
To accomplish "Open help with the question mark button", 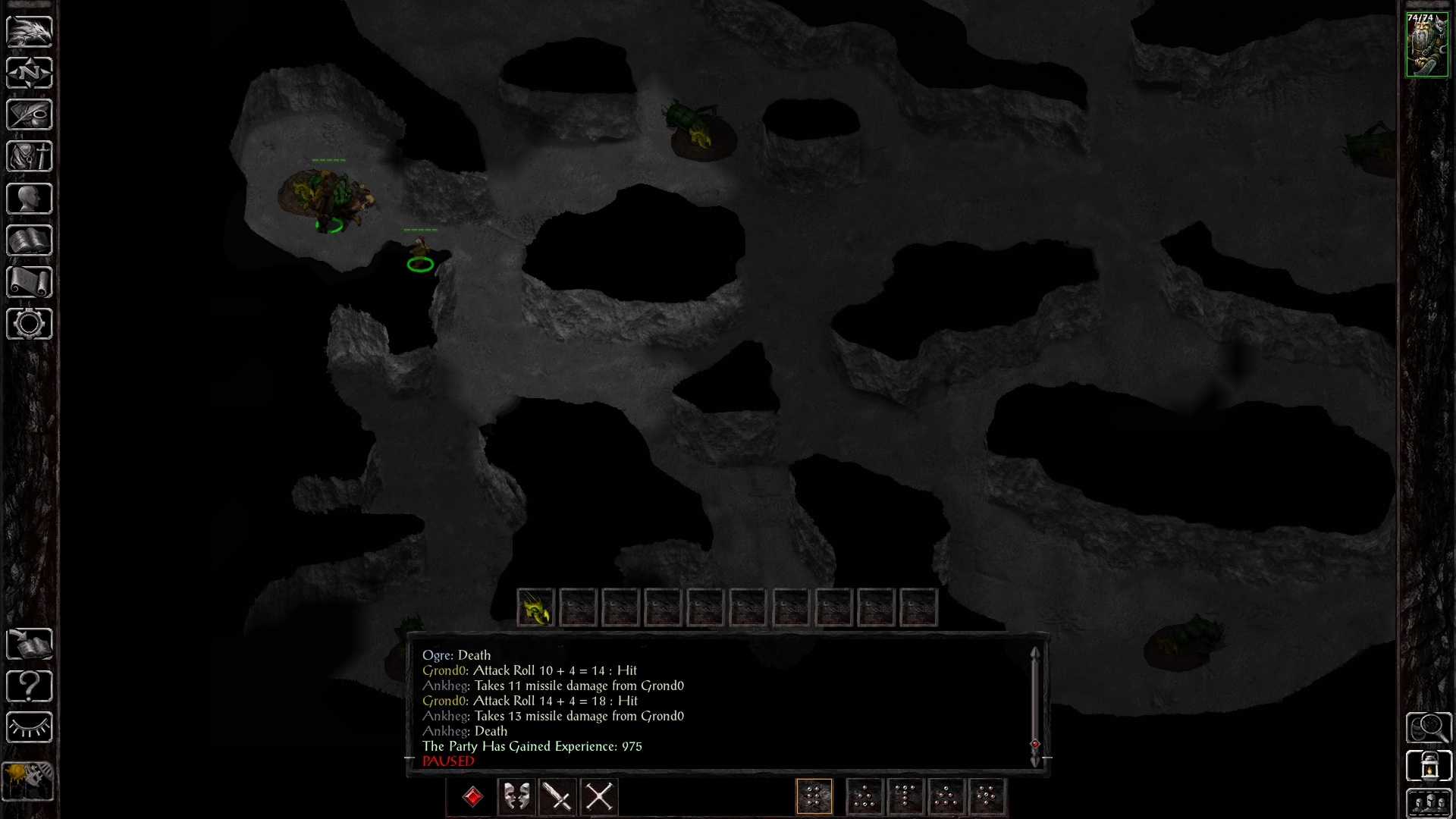I will (x=30, y=686).
